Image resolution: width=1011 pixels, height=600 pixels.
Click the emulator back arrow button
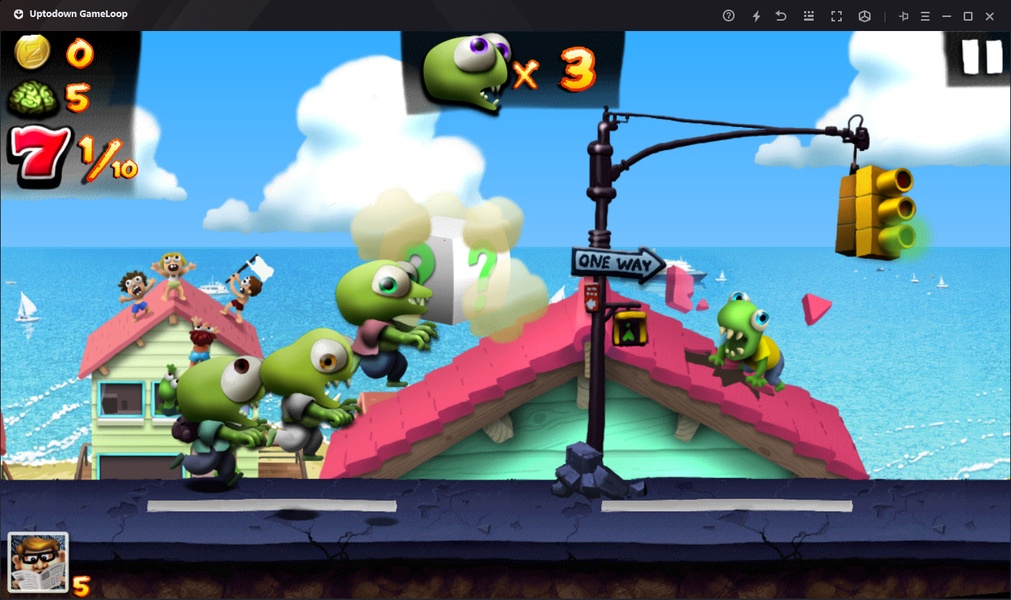pyautogui.click(x=782, y=16)
